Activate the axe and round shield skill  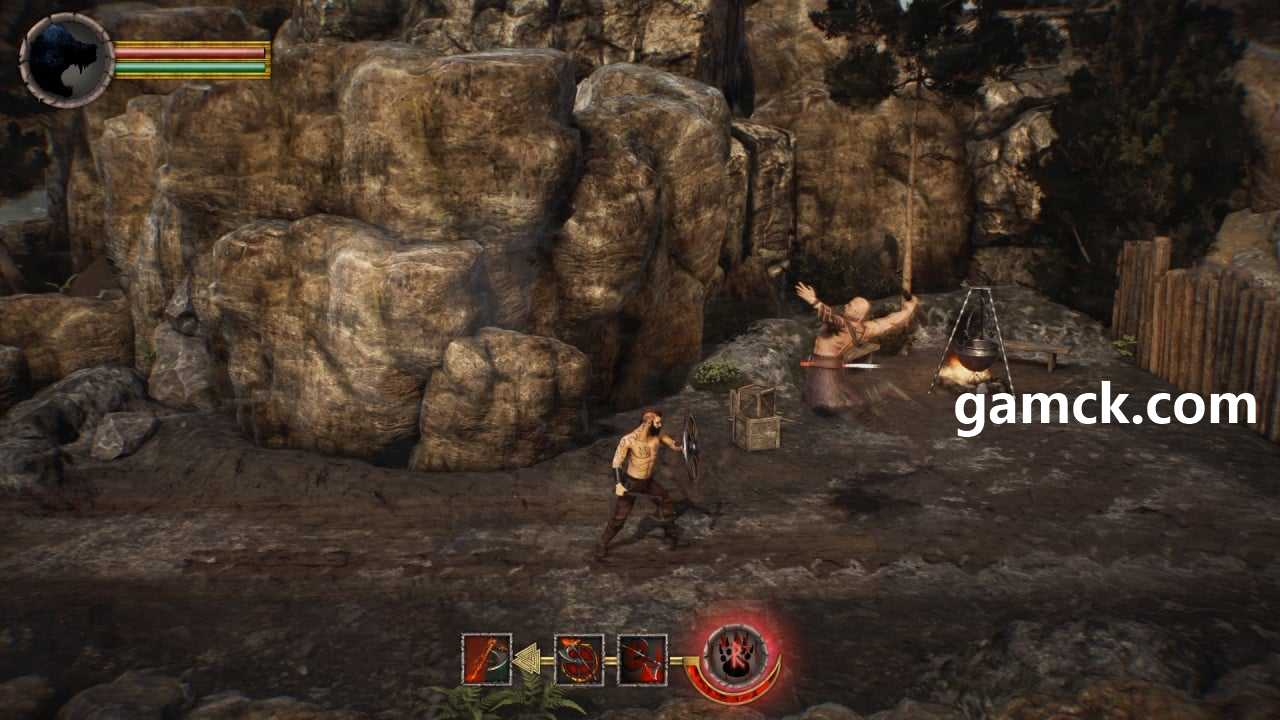pos(579,660)
